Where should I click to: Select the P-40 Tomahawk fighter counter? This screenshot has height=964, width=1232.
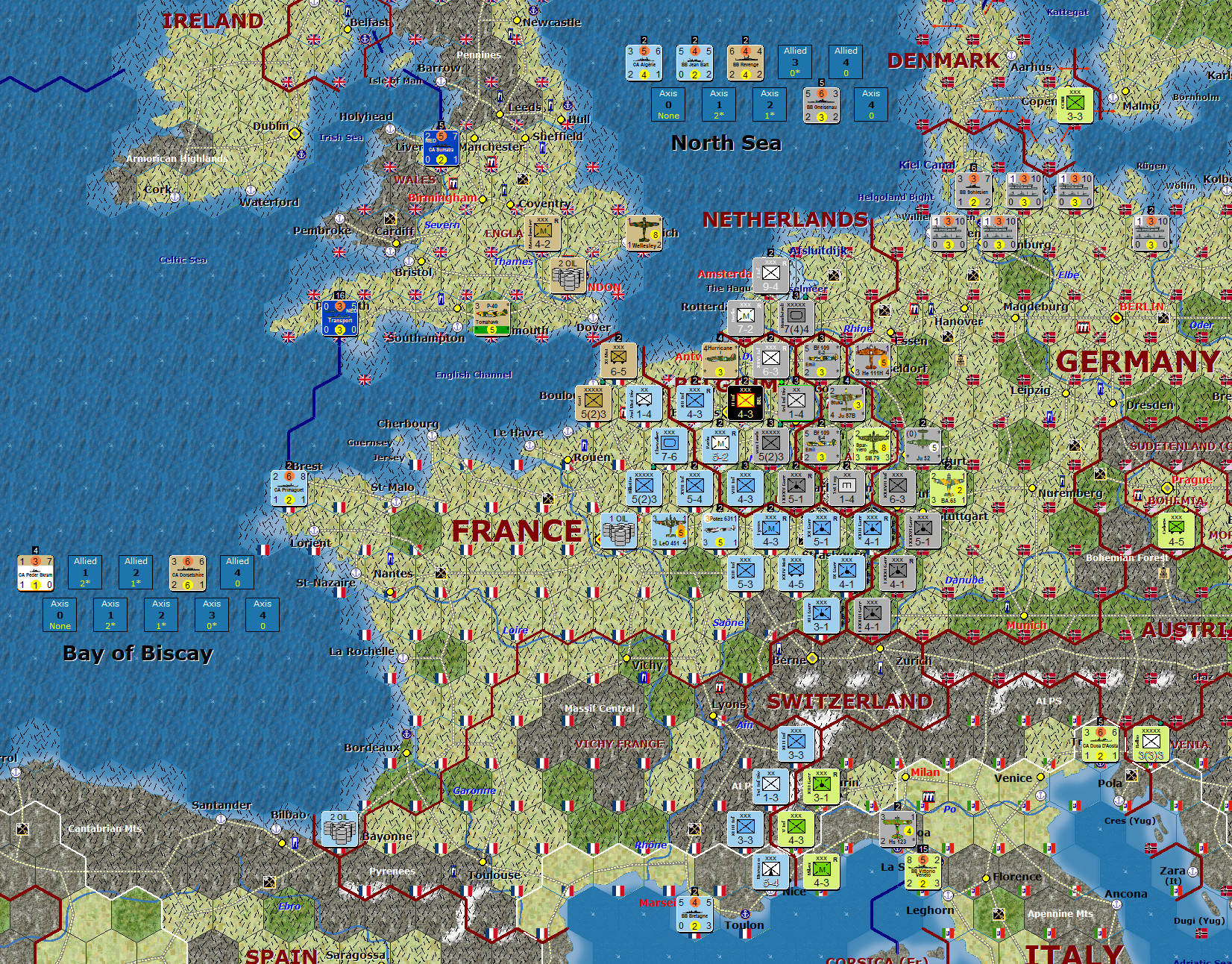pos(491,319)
